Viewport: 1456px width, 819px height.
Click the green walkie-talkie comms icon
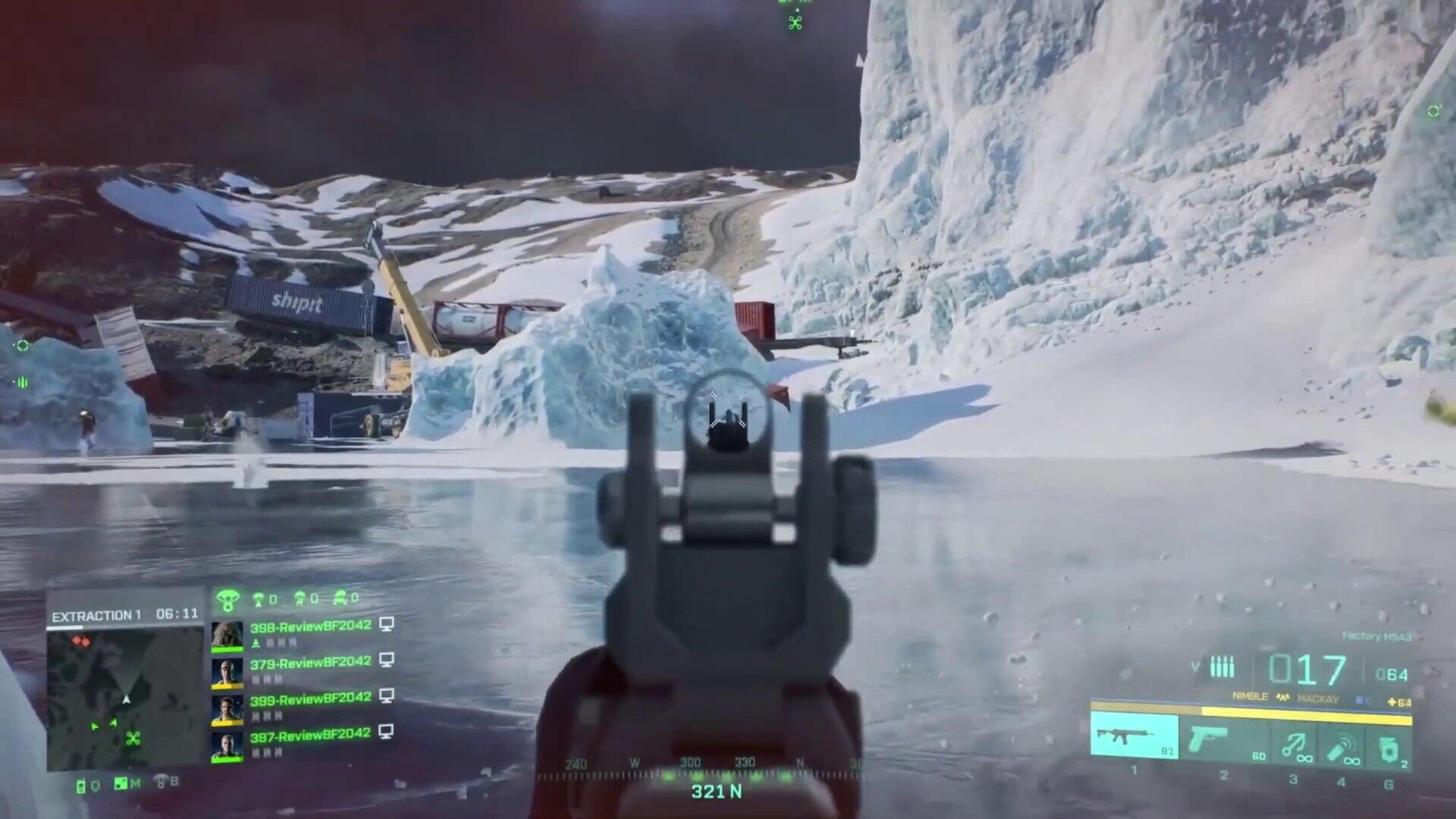point(81,786)
